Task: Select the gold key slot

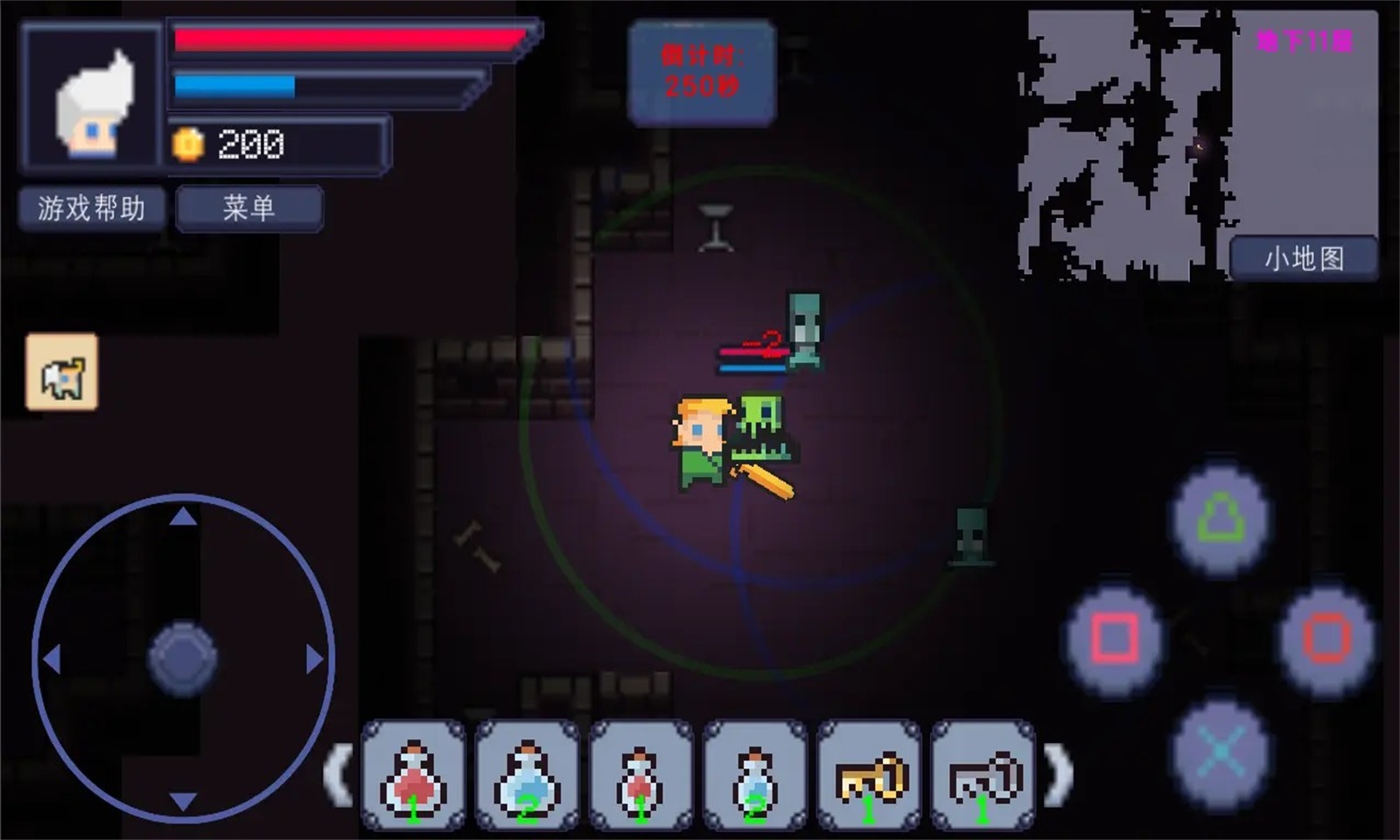Action: (869, 775)
